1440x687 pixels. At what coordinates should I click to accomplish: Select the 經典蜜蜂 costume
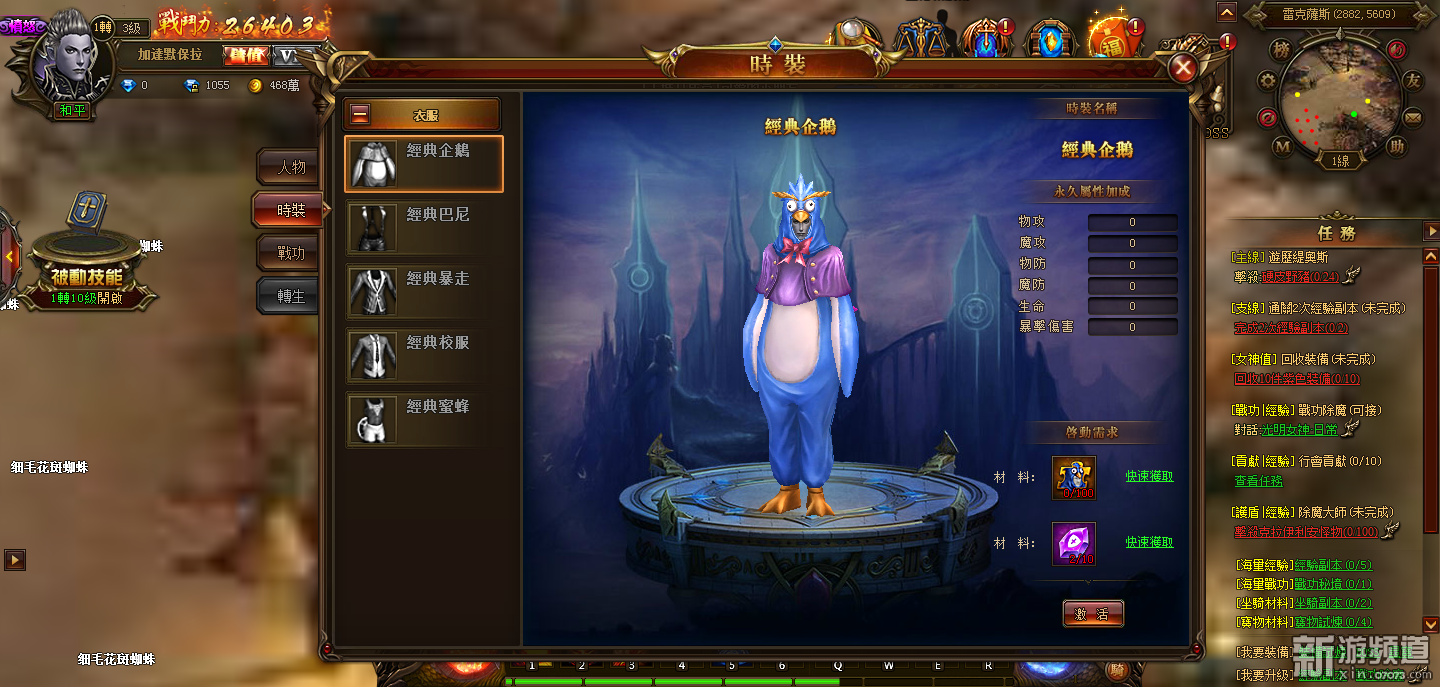423,420
